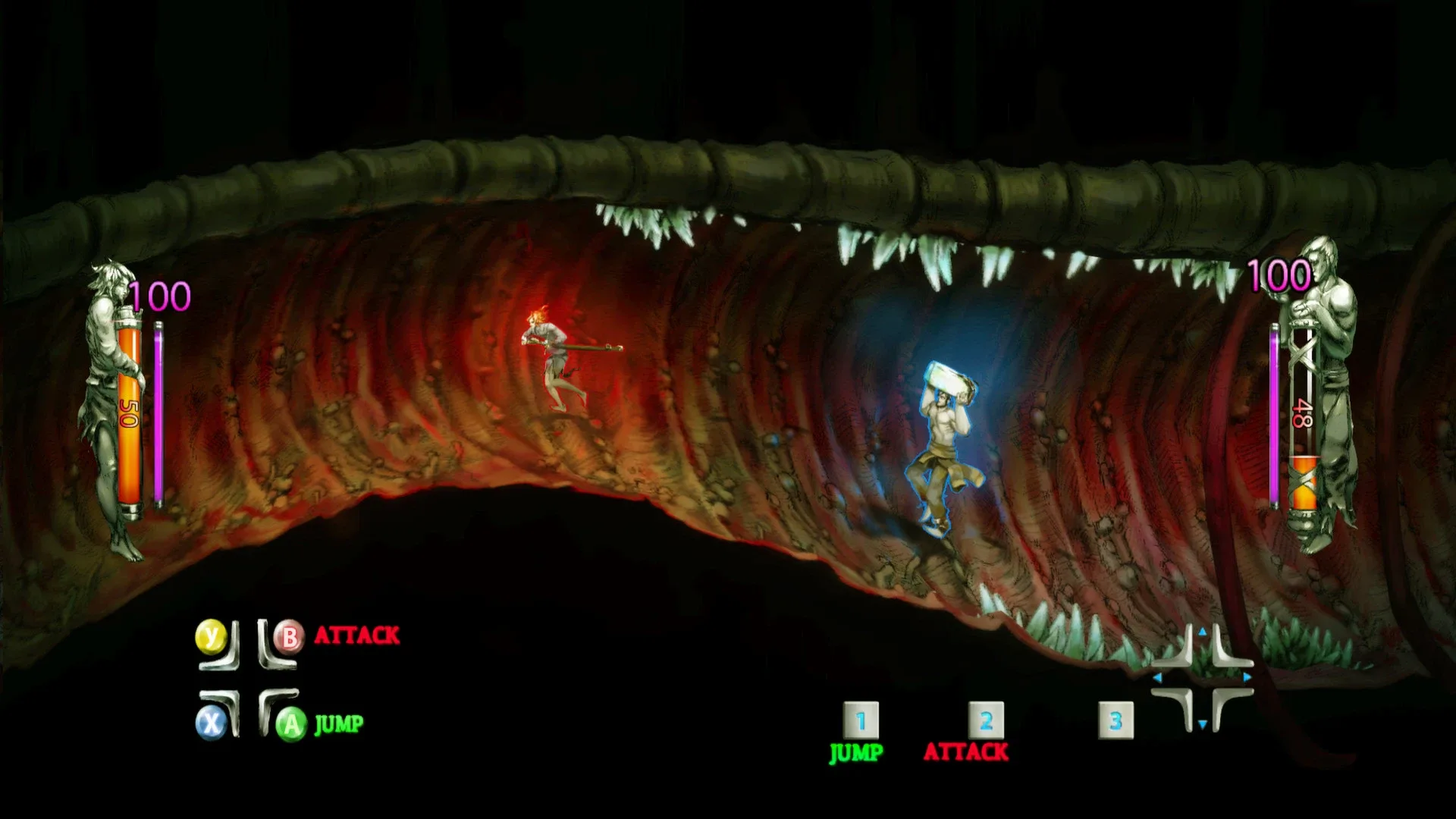Click the right arrow key icon
The height and width of the screenshot is (819, 1456).
[1247, 677]
